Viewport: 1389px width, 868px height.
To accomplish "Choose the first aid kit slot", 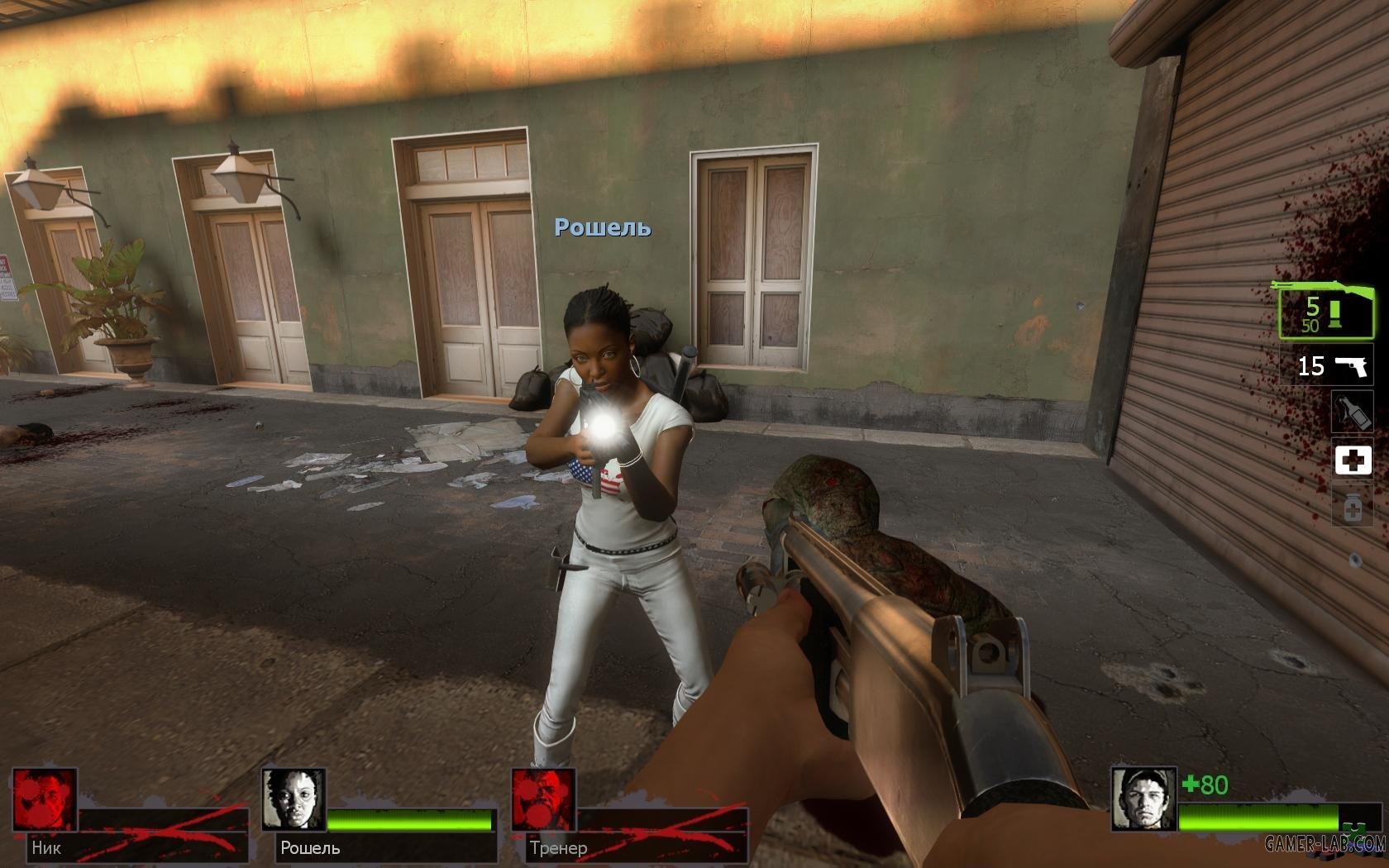I will 1353,460.
